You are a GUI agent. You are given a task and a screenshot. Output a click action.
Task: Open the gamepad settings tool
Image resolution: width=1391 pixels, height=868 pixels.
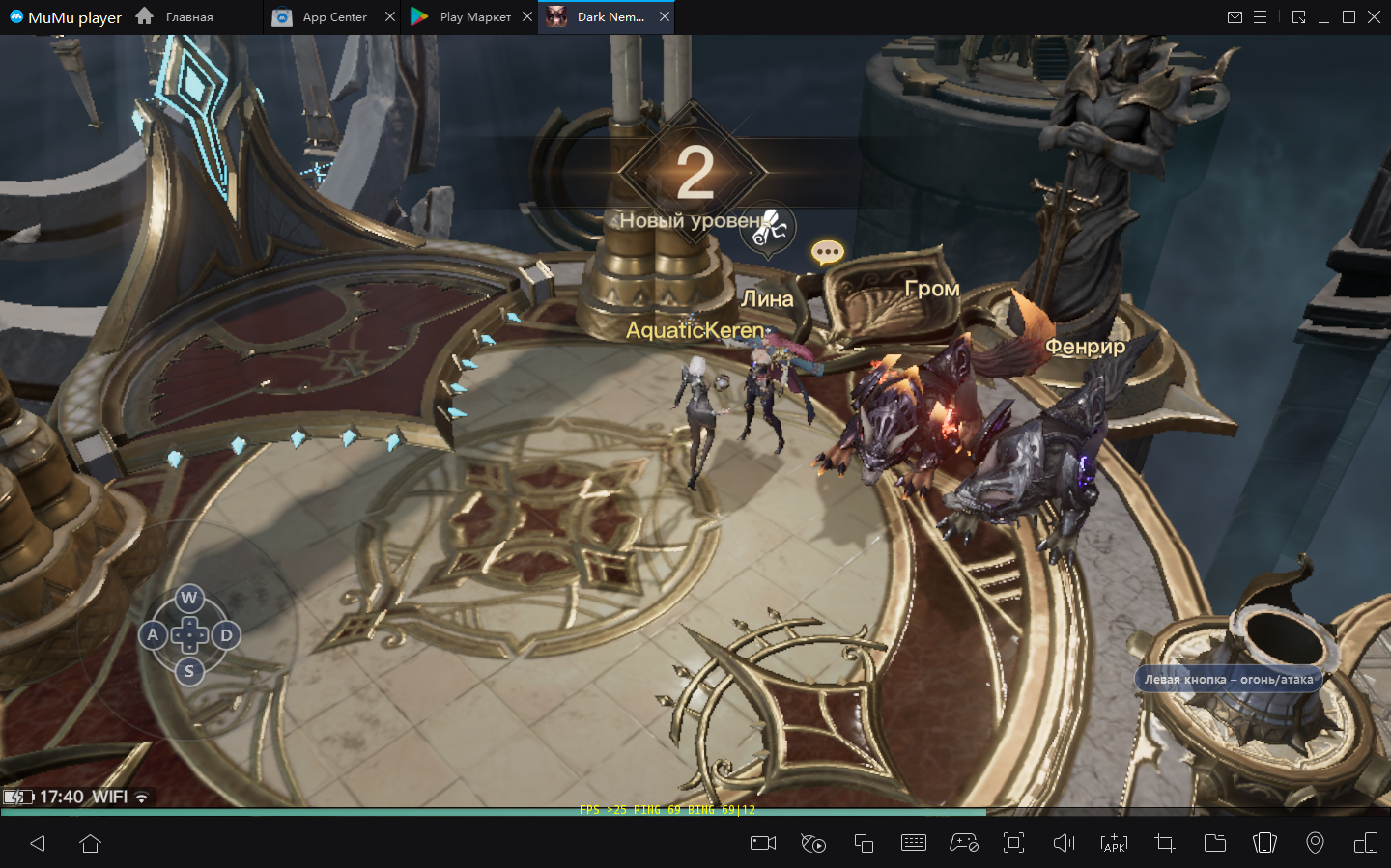point(963,843)
